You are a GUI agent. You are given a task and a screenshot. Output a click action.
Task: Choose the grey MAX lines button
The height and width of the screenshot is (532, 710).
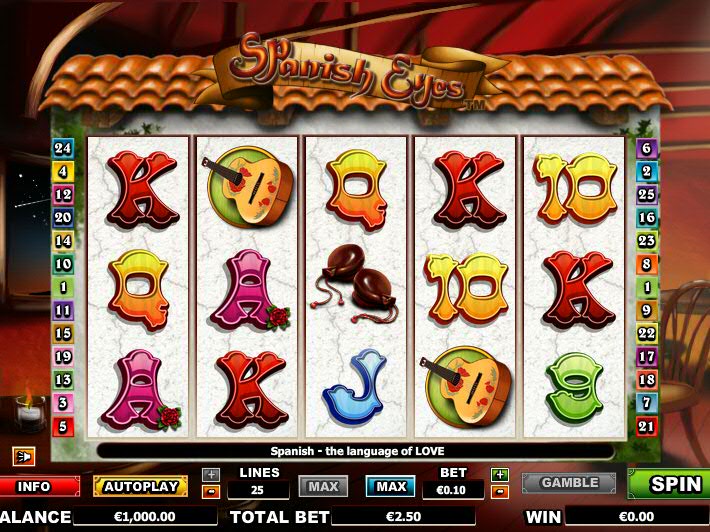(323, 487)
